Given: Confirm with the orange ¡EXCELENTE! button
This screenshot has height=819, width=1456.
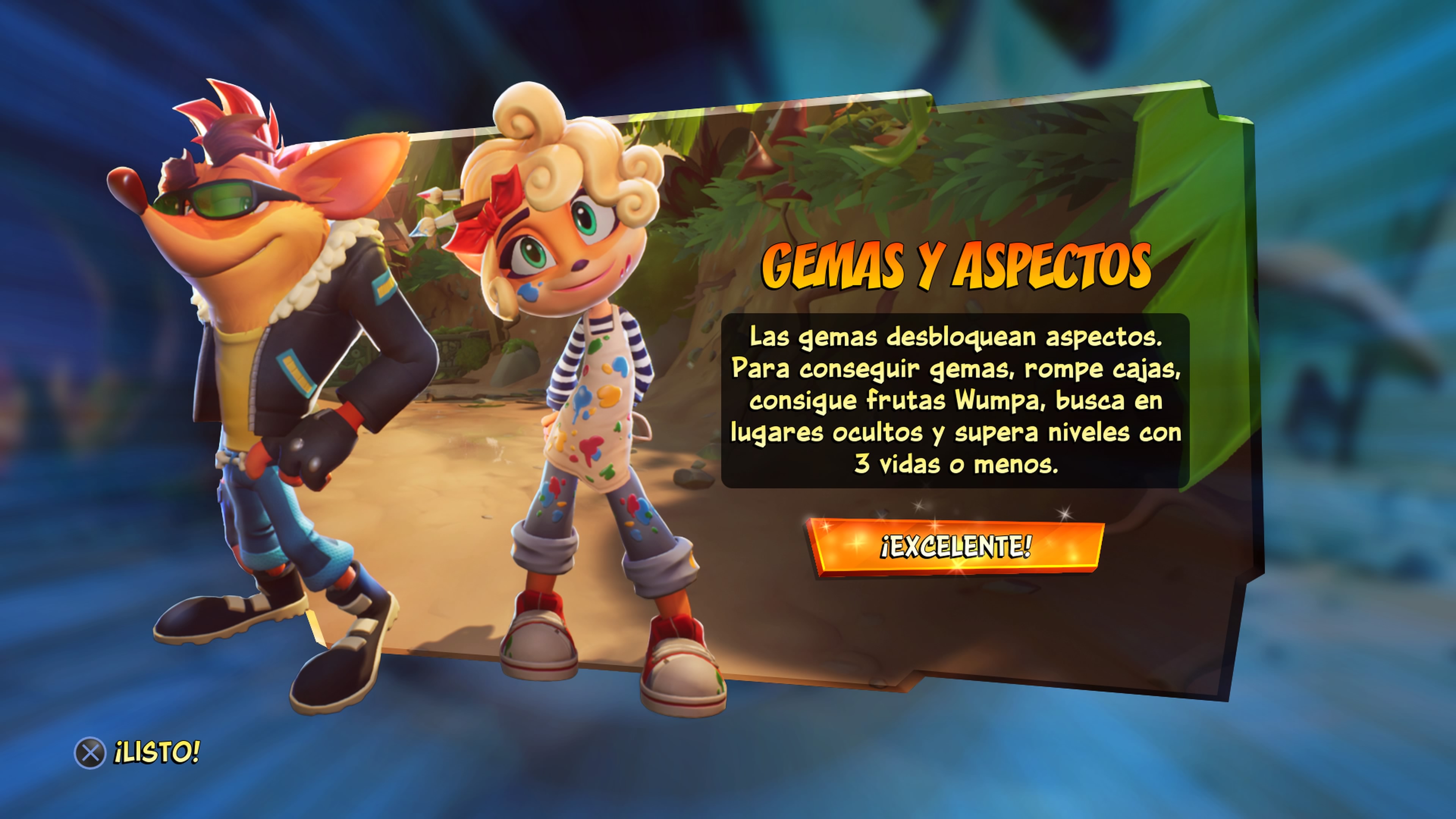Looking at the screenshot, I should [x=955, y=546].
